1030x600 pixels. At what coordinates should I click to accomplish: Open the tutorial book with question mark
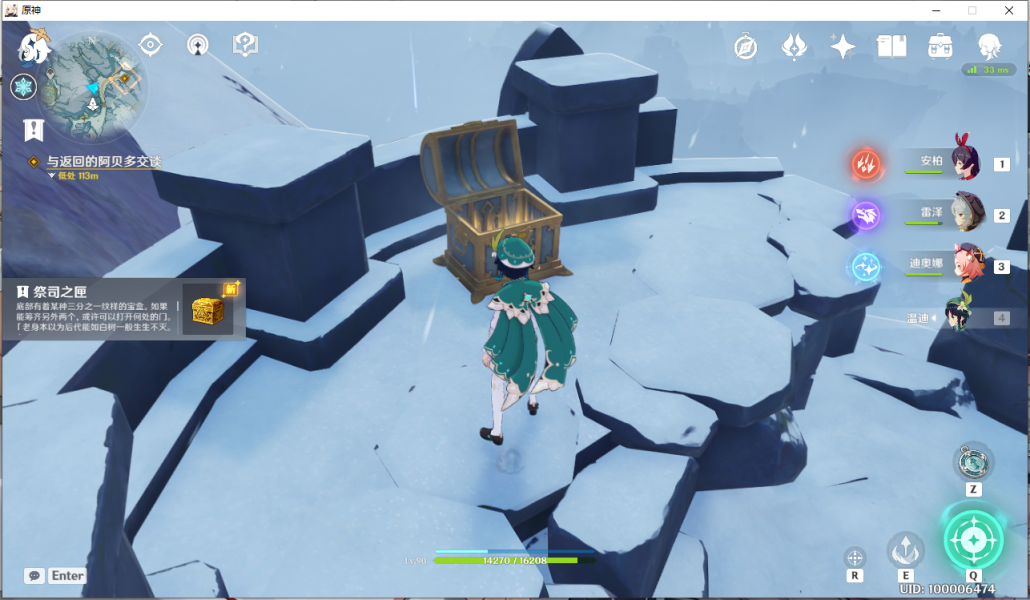point(245,44)
